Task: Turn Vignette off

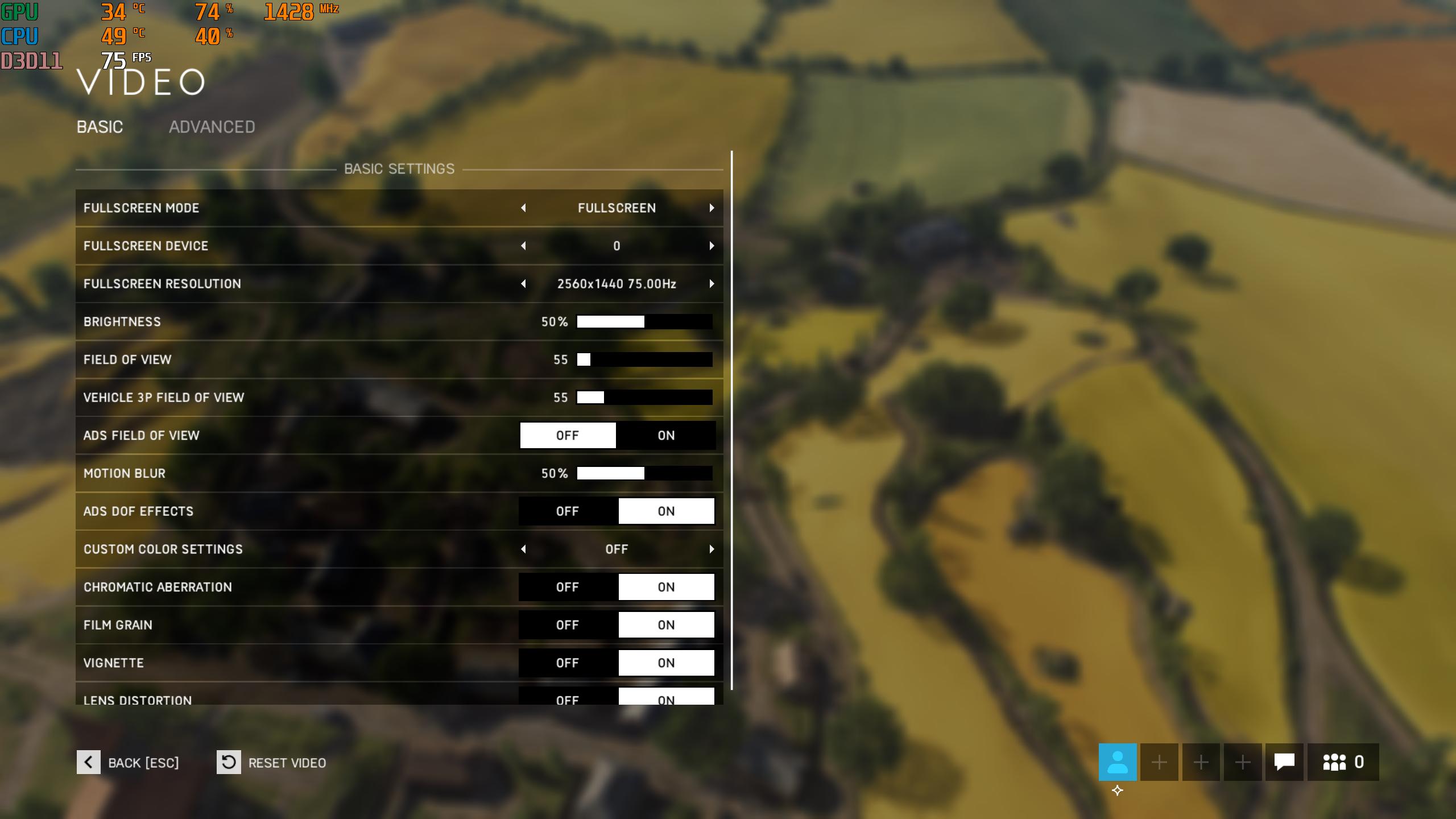Action: point(568,663)
